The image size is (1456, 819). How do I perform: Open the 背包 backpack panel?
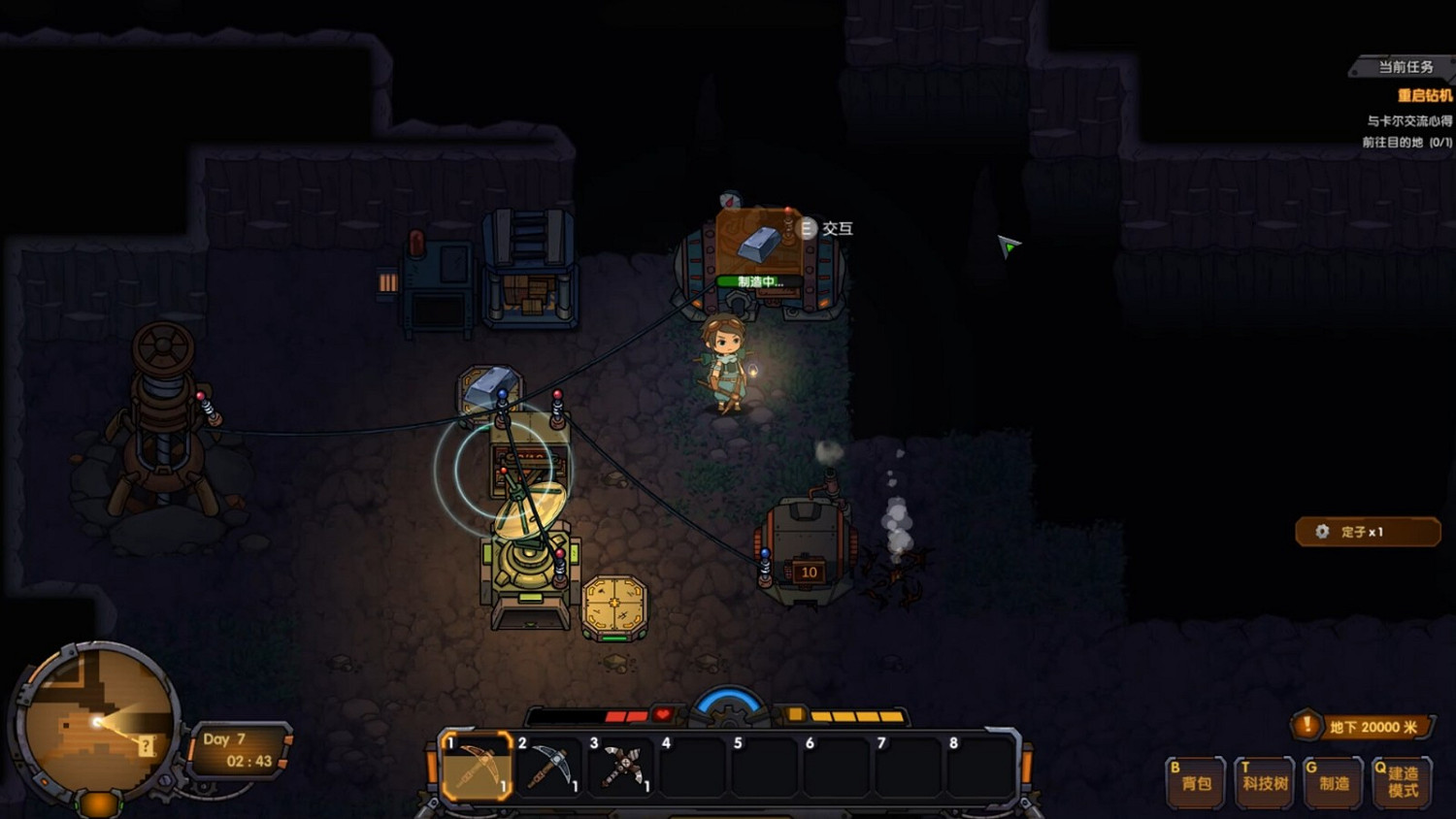click(x=1193, y=781)
